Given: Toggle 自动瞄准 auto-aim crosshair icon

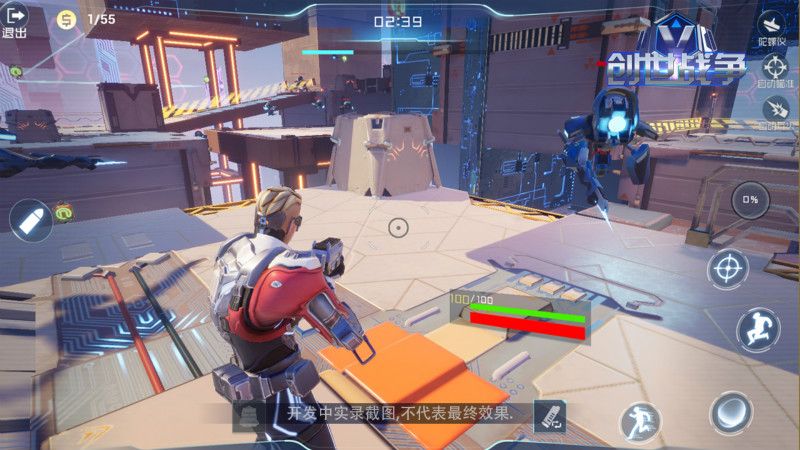Looking at the screenshot, I should (774, 68).
